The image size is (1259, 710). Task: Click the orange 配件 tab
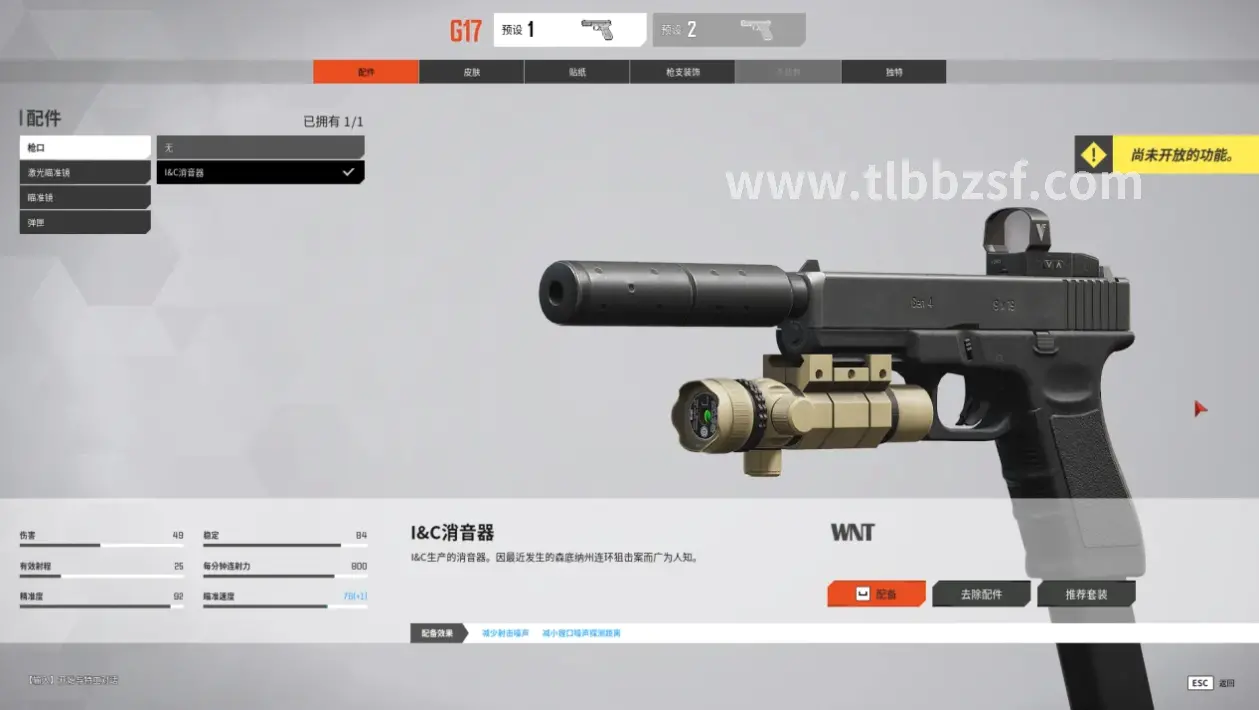[366, 72]
